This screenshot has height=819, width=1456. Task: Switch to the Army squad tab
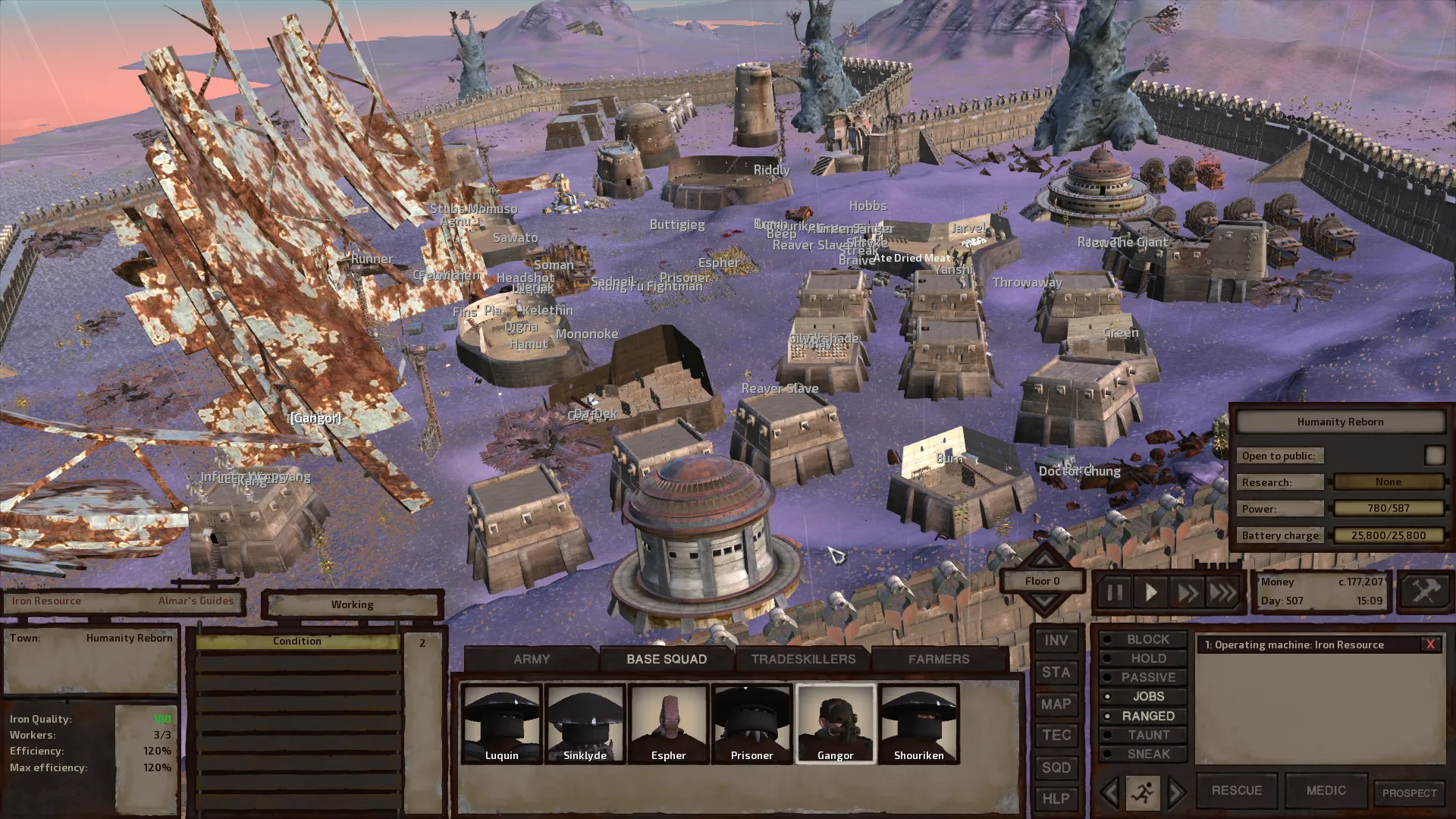pos(531,659)
